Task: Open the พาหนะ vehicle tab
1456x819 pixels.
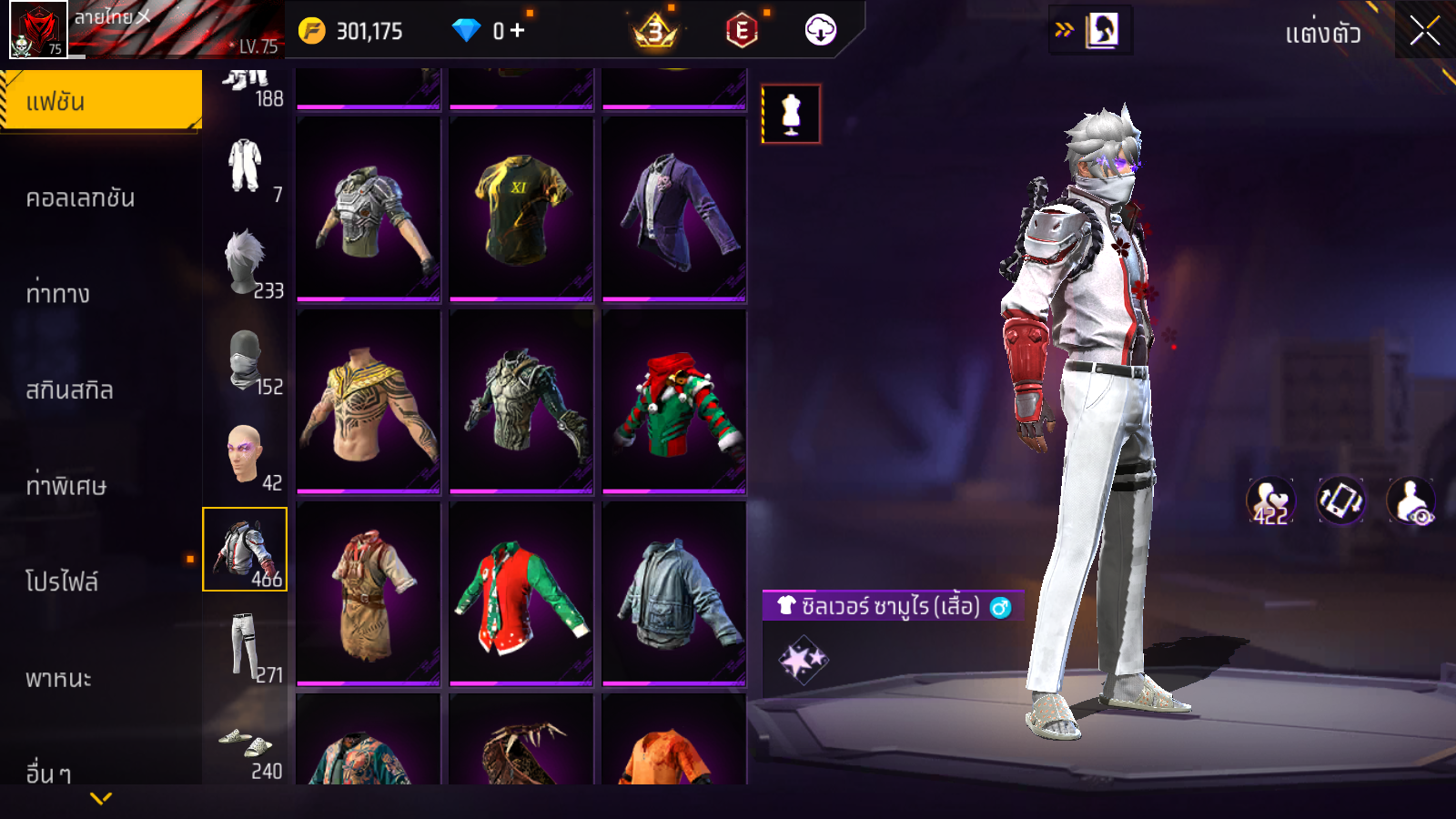Action: [x=59, y=679]
